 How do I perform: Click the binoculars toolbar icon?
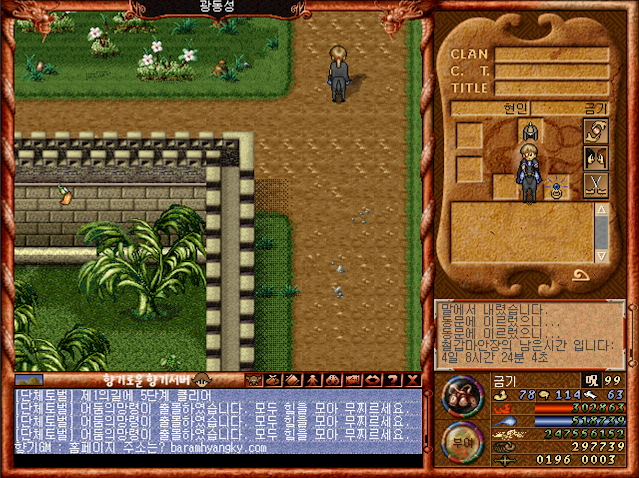(x=331, y=380)
